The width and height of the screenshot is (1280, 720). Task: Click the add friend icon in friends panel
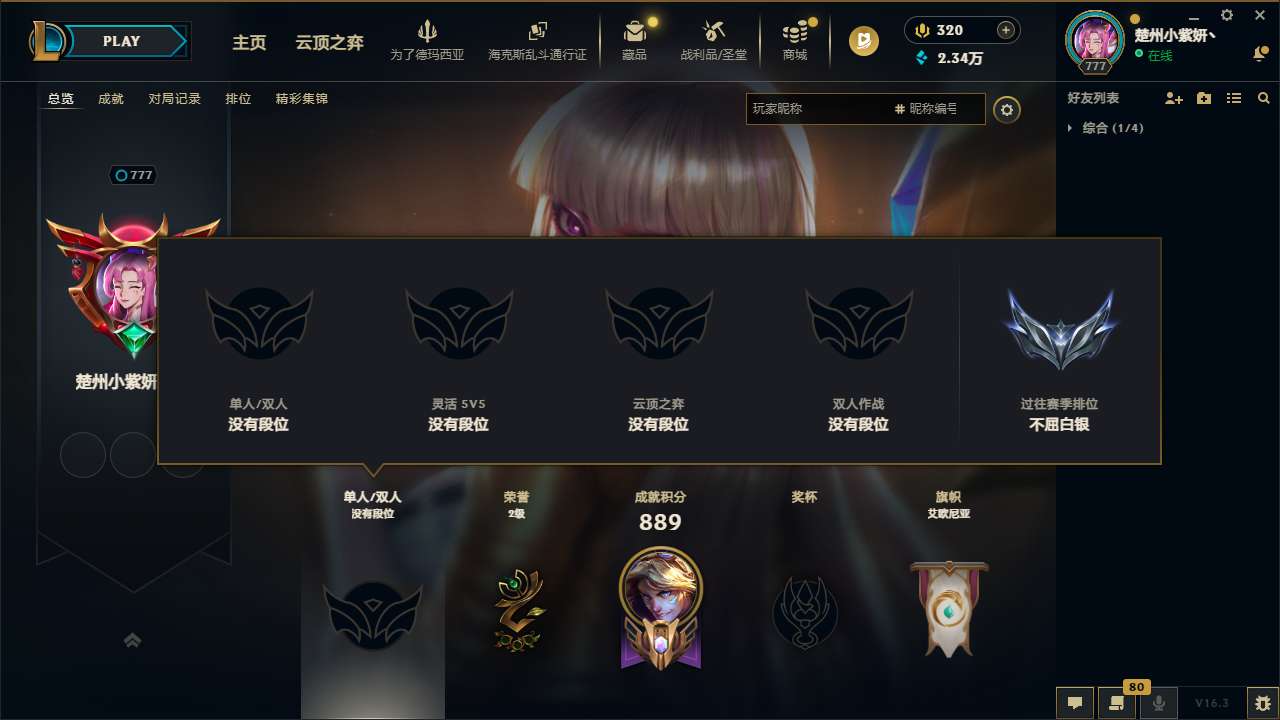tap(1171, 97)
